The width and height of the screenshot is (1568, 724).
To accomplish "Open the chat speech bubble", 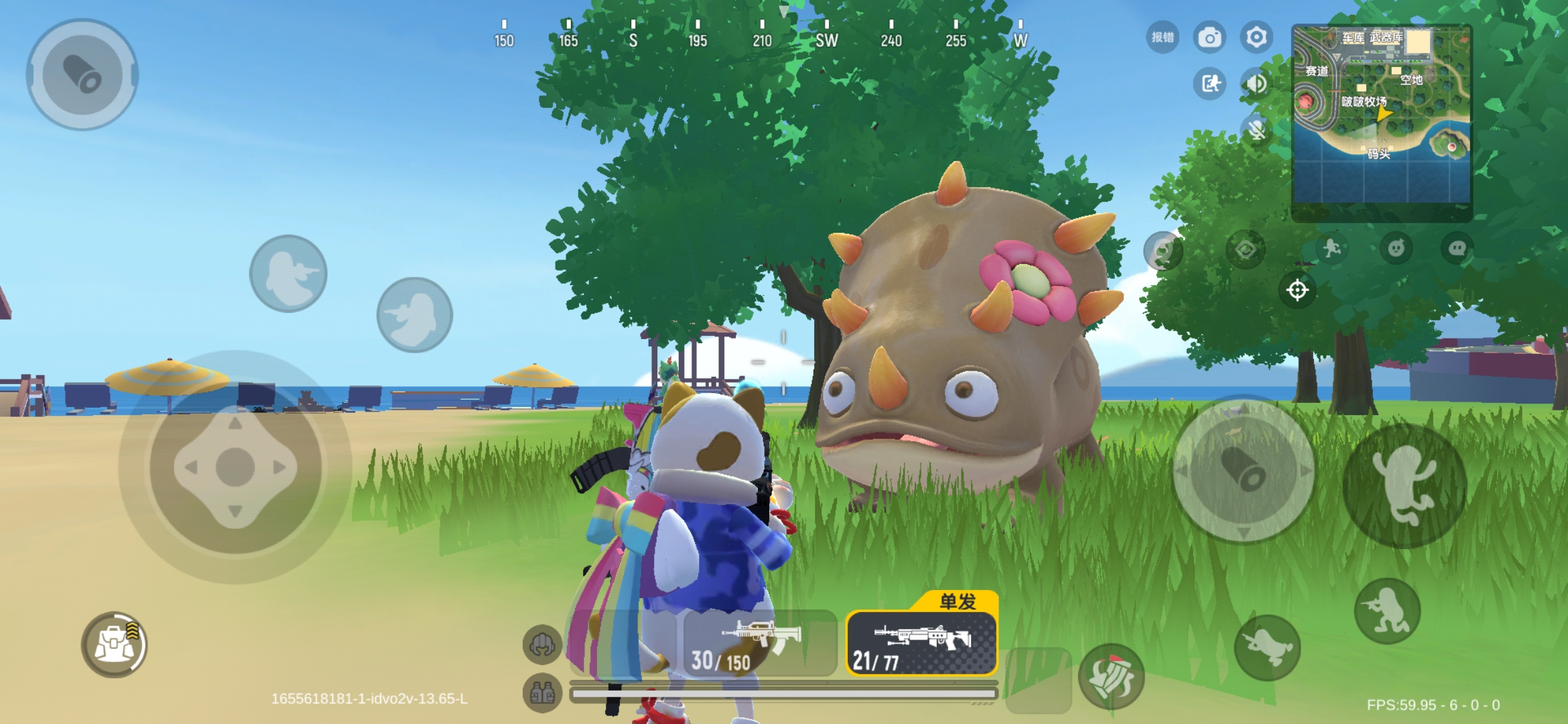I will click(1457, 249).
